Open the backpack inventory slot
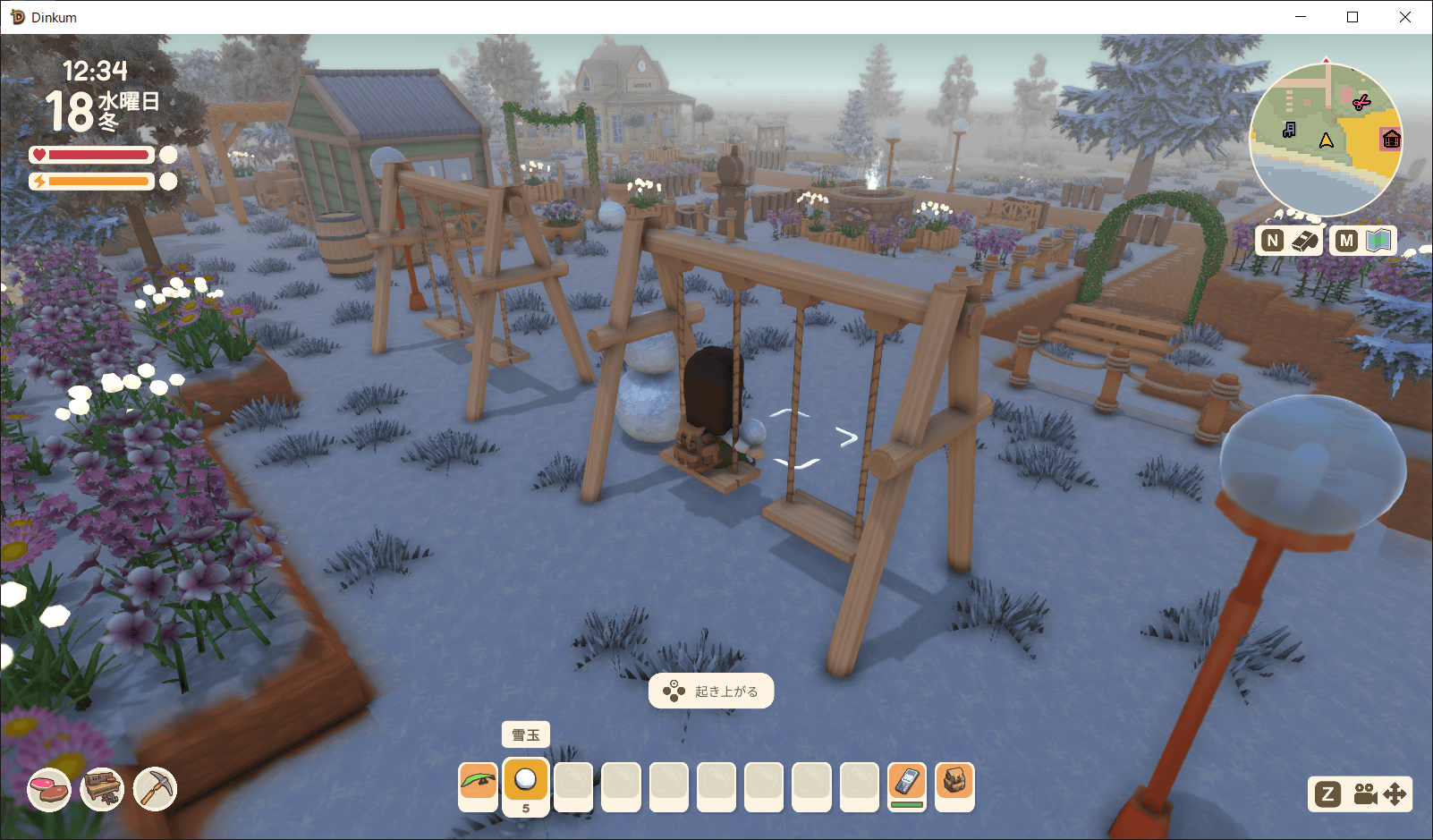This screenshot has width=1433, height=840. pyautogui.click(x=954, y=783)
